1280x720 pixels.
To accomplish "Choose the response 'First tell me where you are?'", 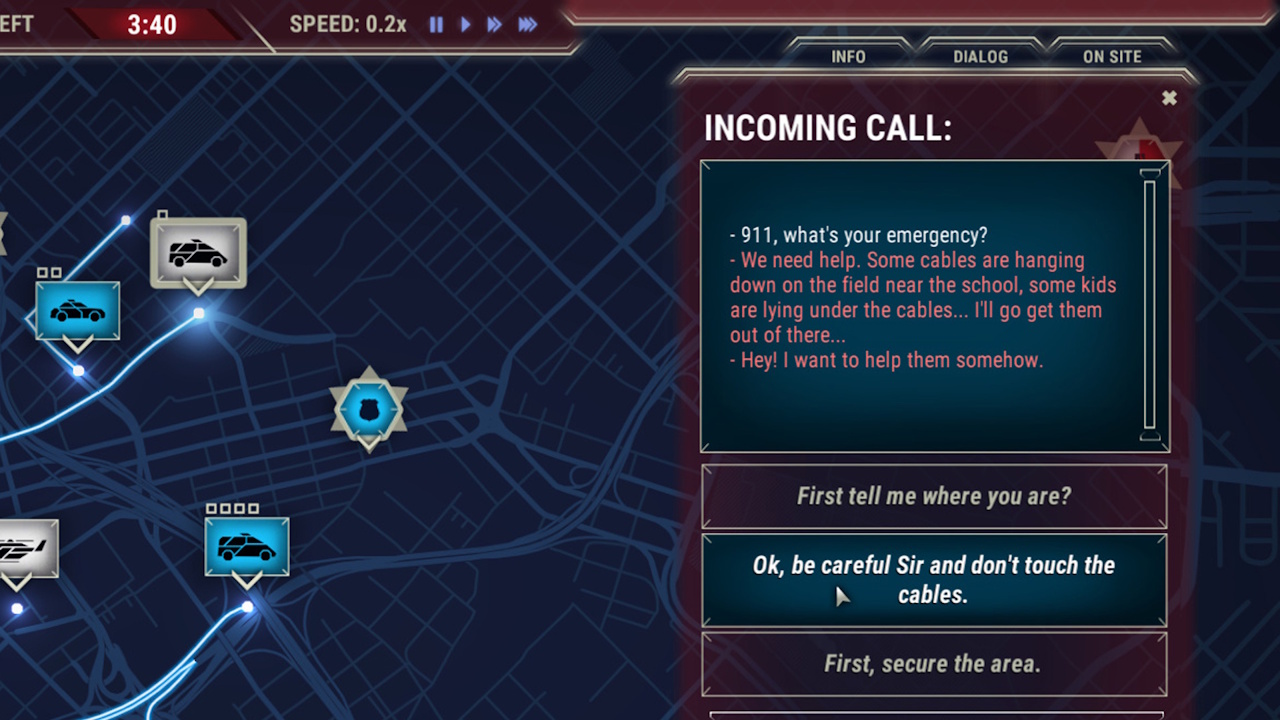I will 934,496.
